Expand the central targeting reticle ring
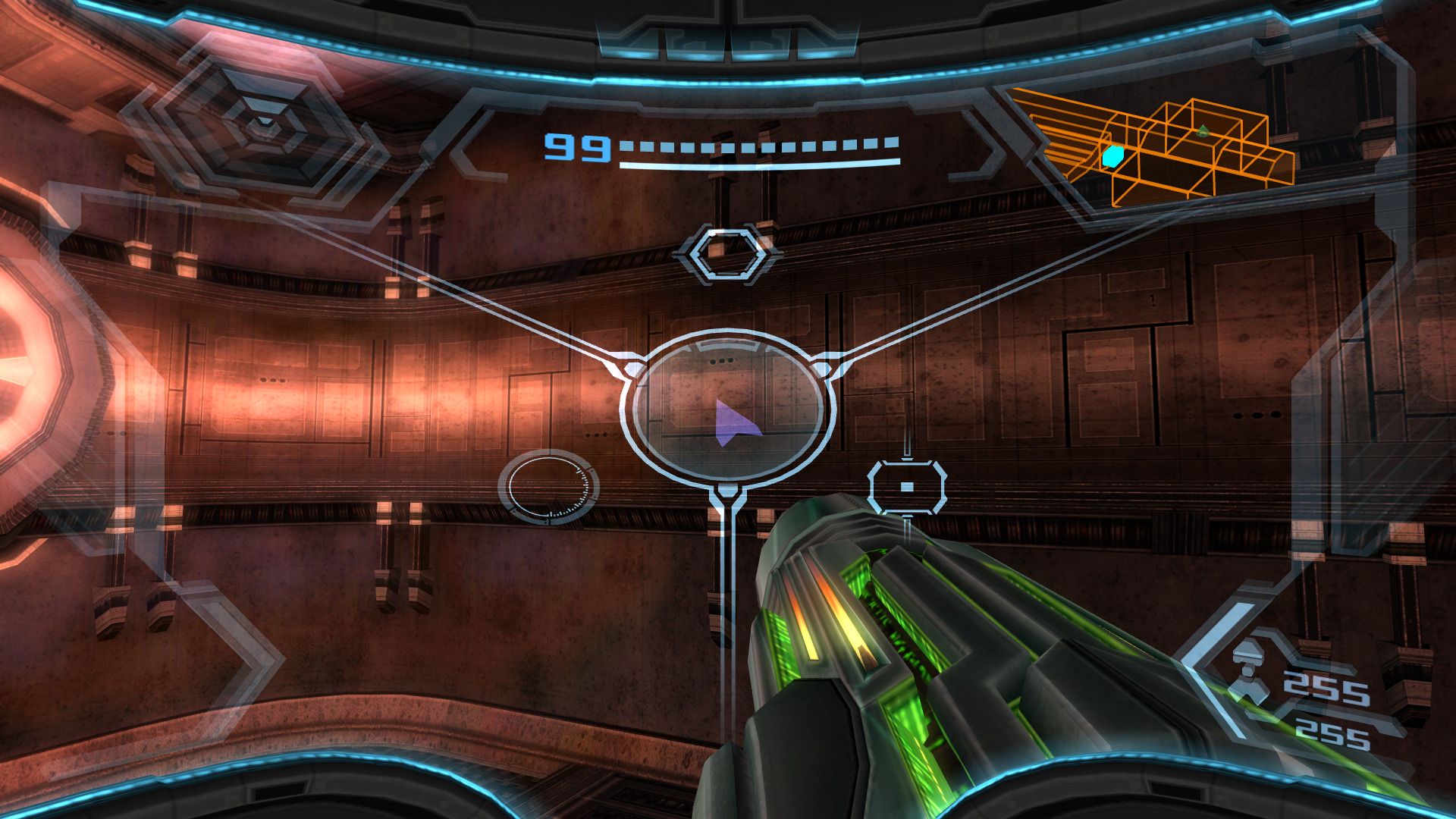1456x819 pixels. click(x=728, y=409)
